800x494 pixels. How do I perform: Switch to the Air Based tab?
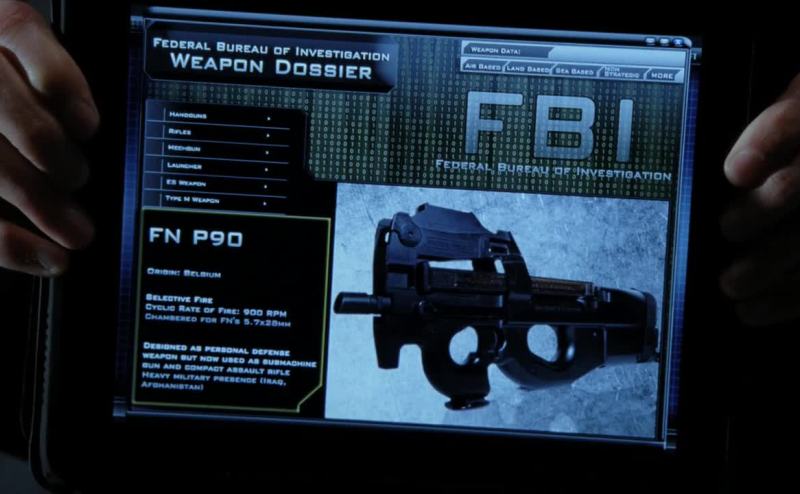481,68
